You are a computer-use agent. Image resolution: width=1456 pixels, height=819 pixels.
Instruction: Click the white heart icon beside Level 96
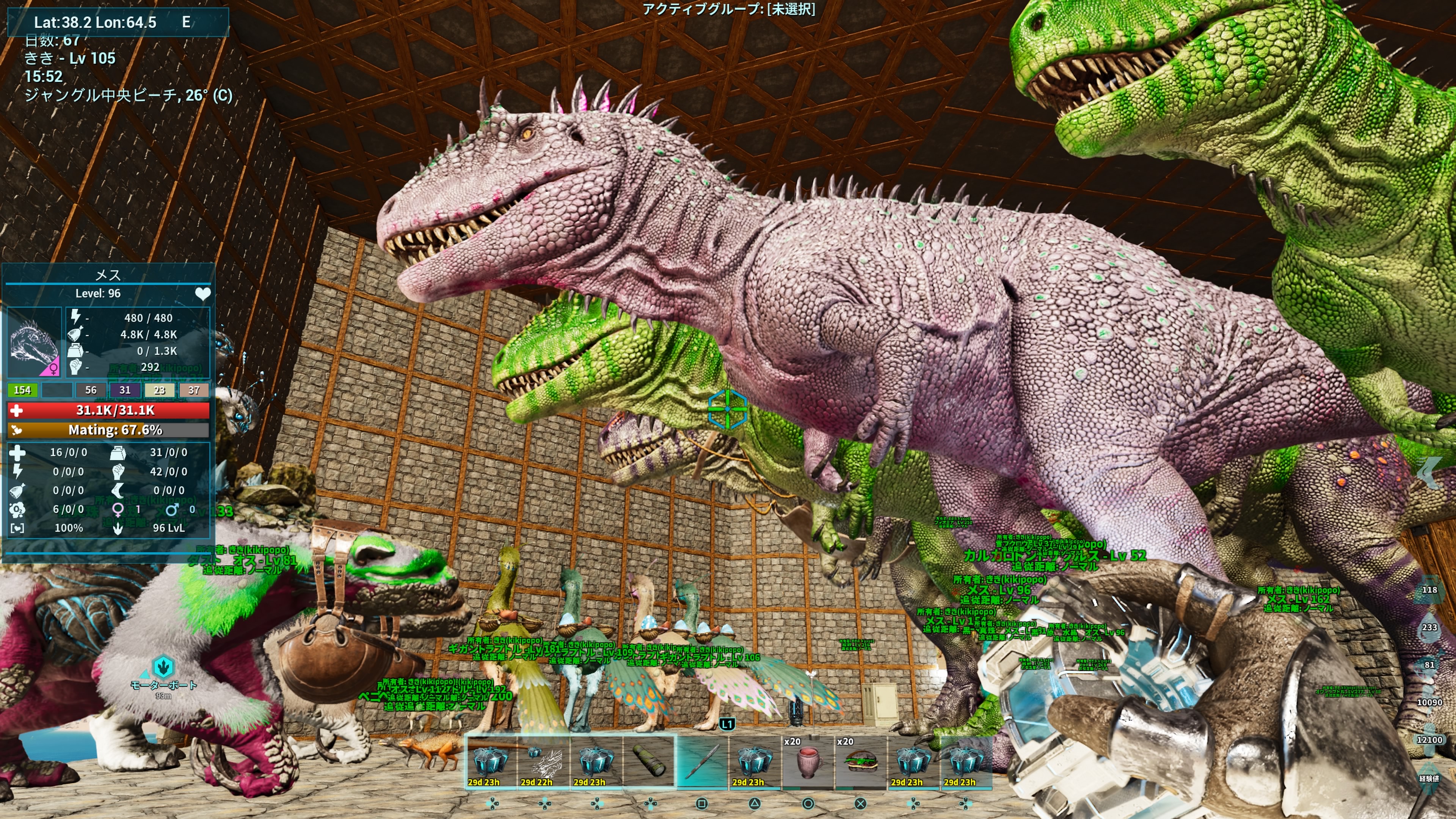pyautogui.click(x=202, y=294)
